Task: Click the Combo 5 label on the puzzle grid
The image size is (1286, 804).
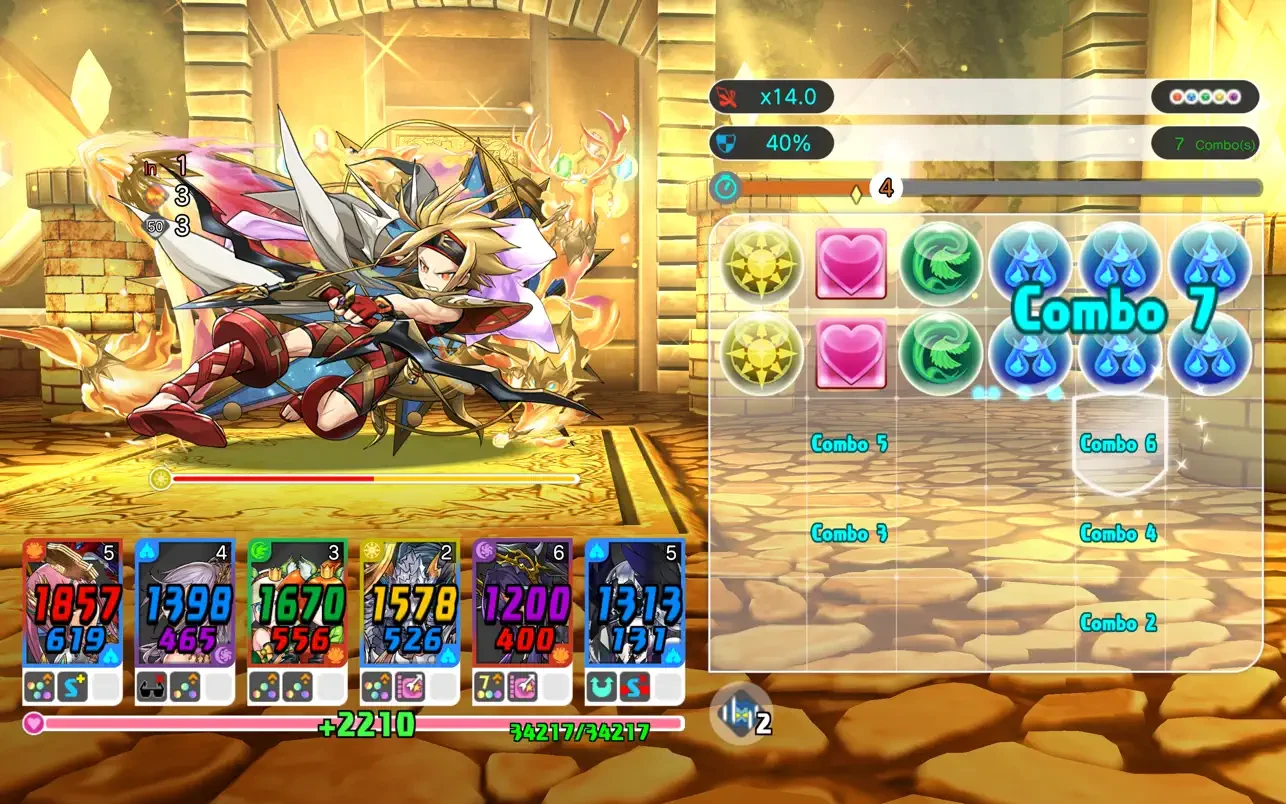Action: (x=849, y=444)
